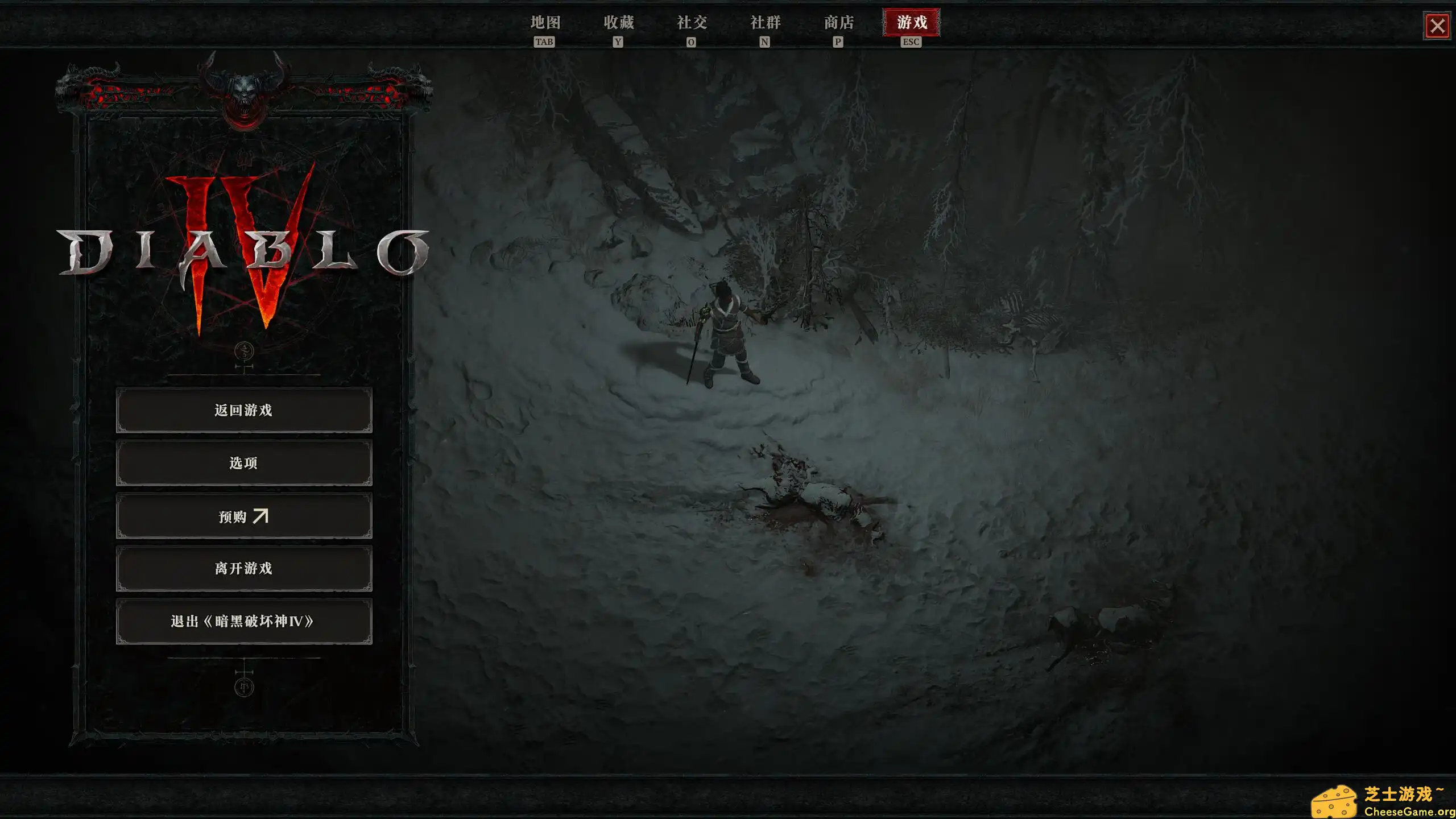Choose 预购 to pre-purchase
The width and height of the screenshot is (1456, 819).
click(x=243, y=516)
